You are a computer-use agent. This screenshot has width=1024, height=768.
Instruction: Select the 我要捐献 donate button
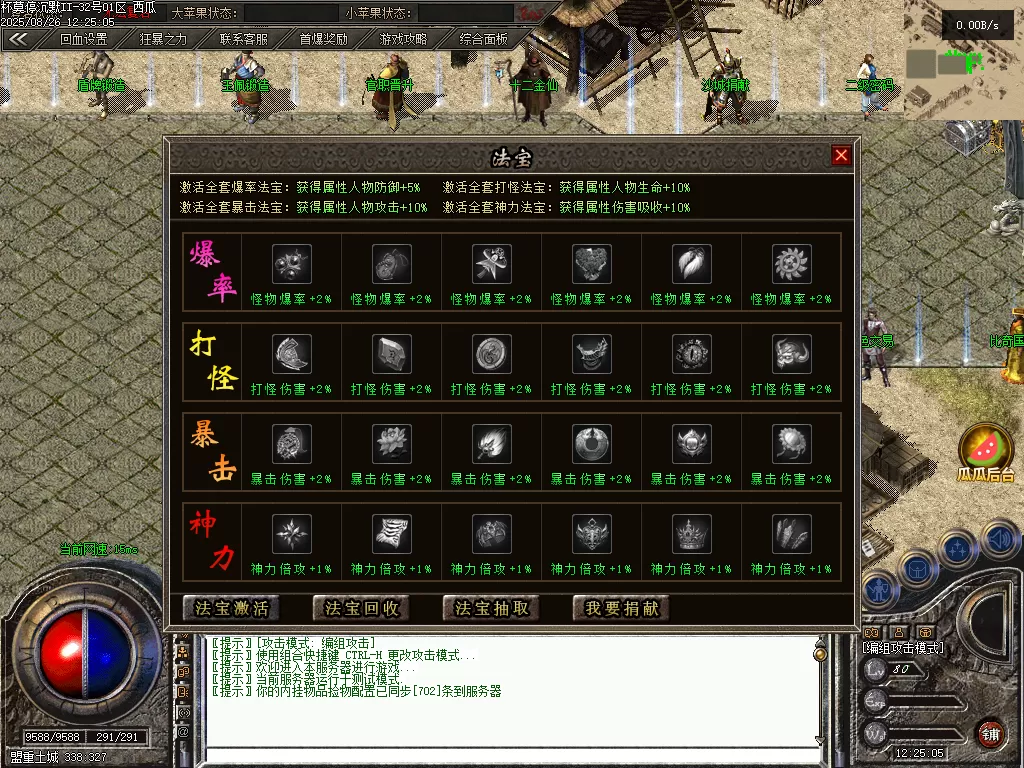tap(622, 608)
